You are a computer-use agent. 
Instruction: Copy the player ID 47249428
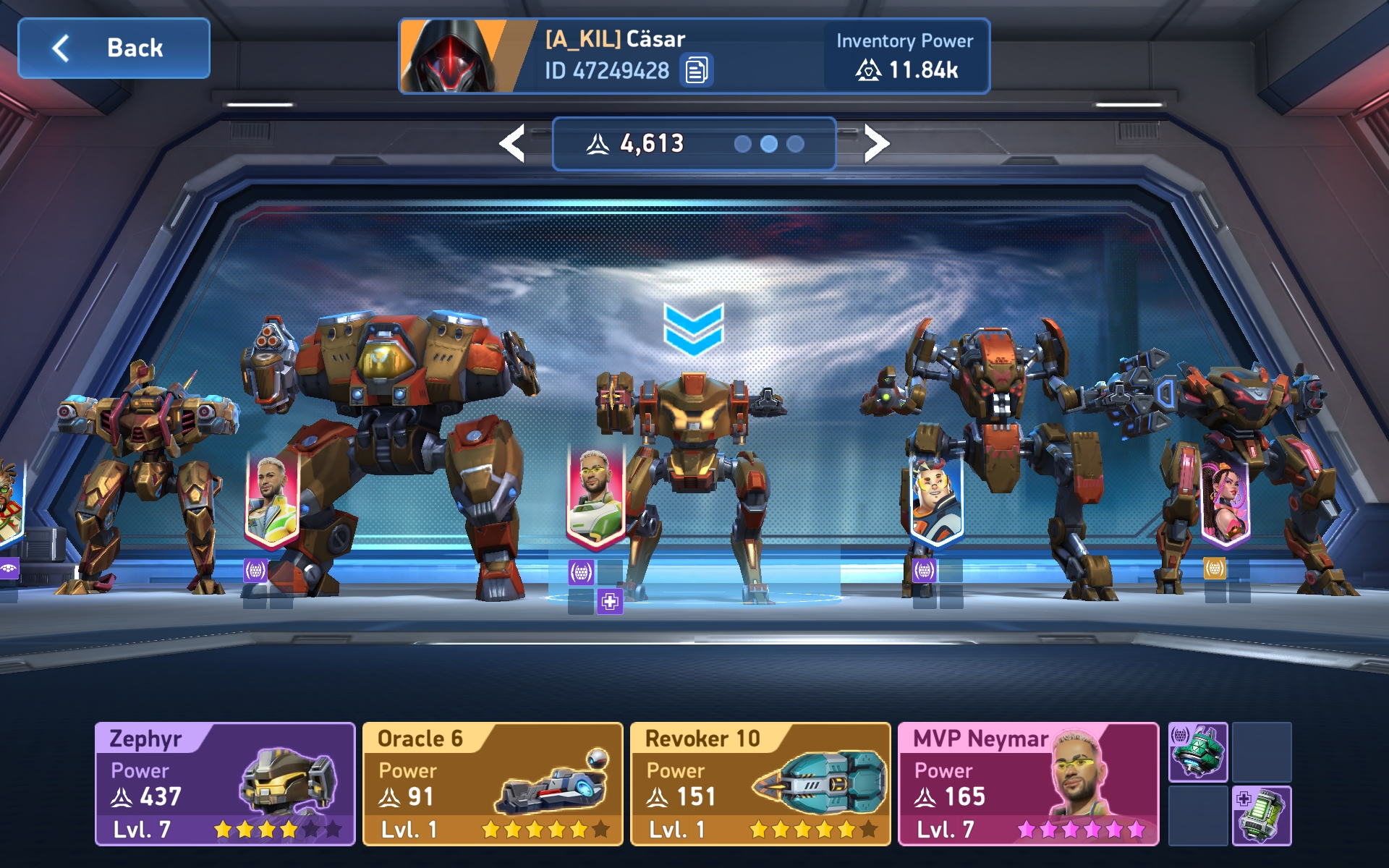[696, 71]
